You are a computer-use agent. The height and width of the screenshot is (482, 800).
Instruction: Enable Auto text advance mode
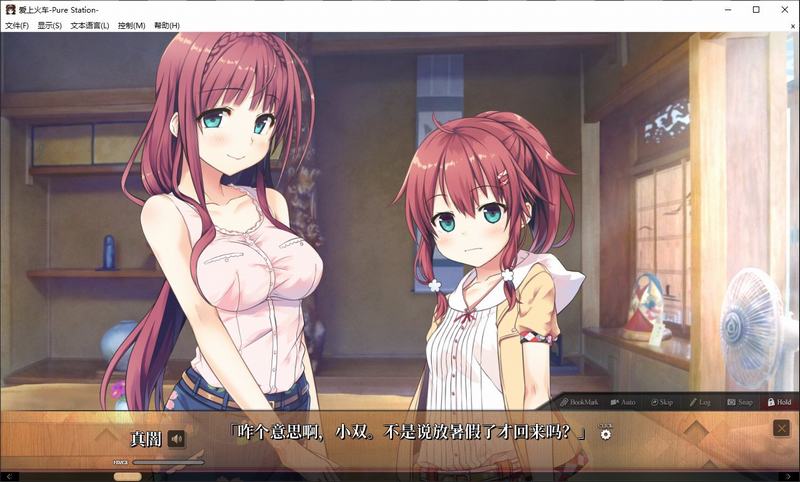pos(622,402)
